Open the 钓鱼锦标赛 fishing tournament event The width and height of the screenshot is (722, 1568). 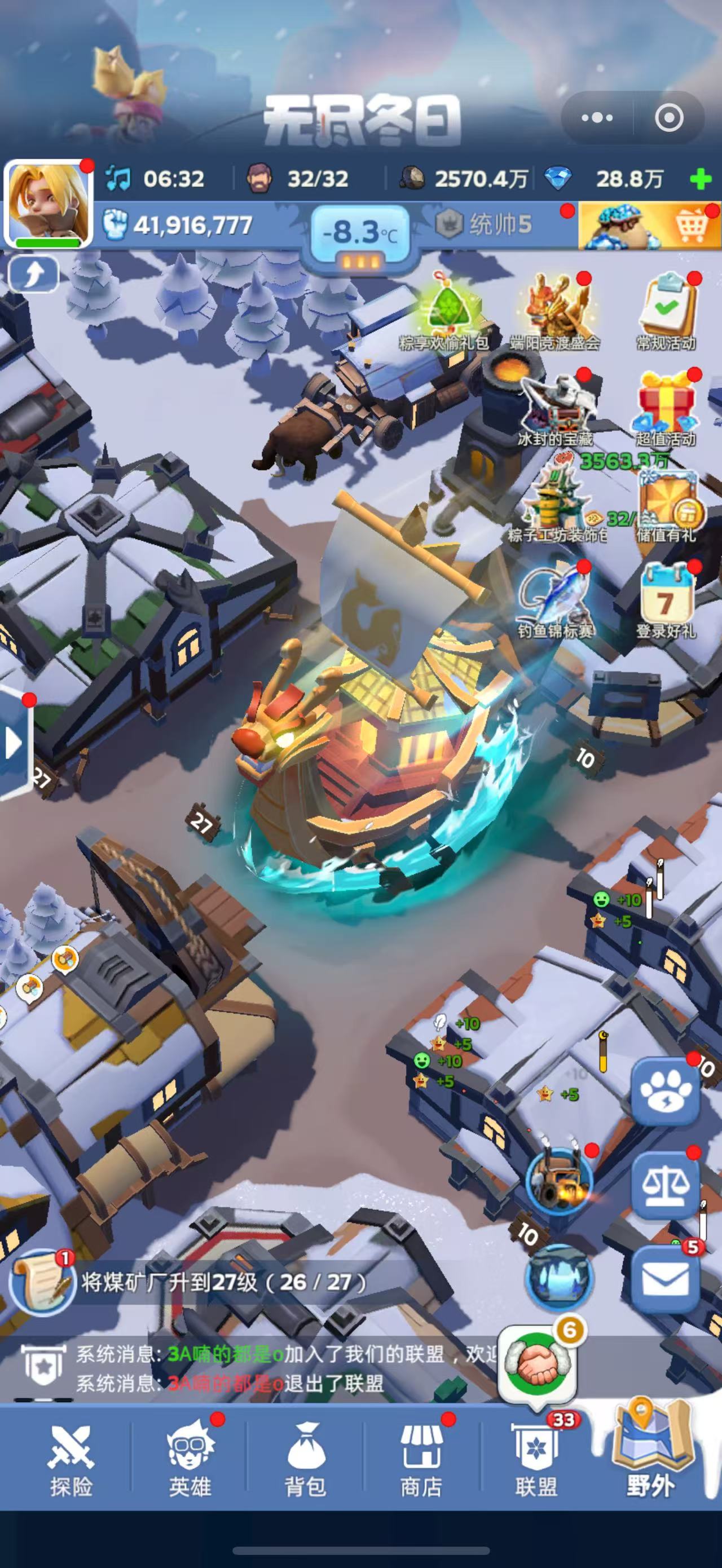pyautogui.click(x=555, y=599)
